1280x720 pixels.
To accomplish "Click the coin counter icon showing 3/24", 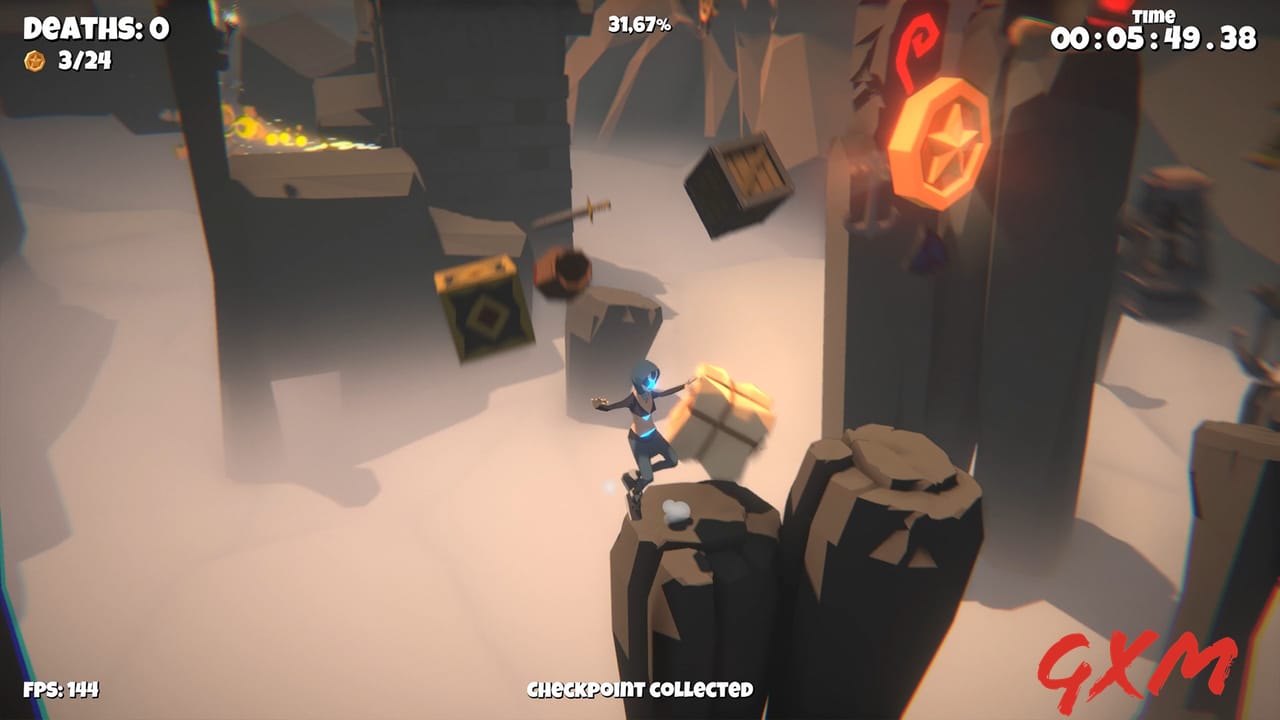I will pyautogui.click(x=33, y=62).
